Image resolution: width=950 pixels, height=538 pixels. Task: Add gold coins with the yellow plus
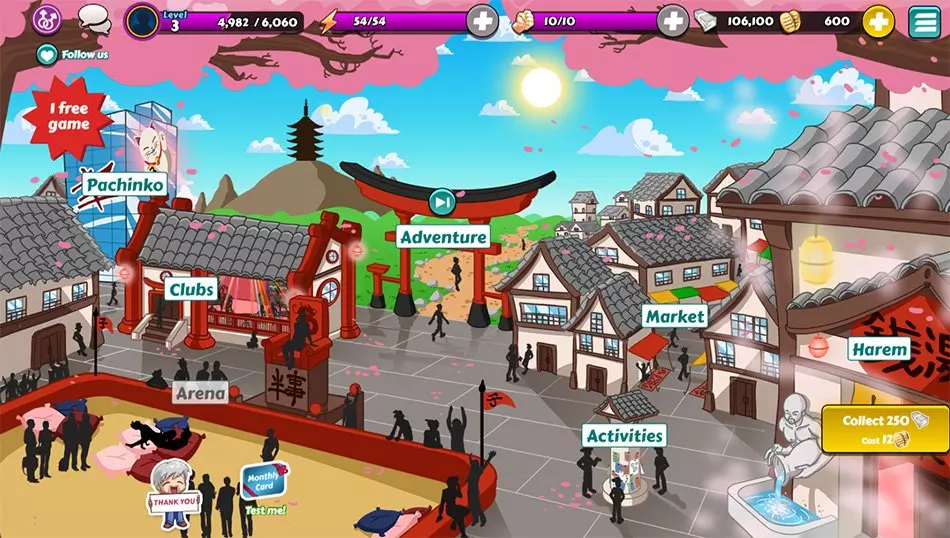pos(878,21)
